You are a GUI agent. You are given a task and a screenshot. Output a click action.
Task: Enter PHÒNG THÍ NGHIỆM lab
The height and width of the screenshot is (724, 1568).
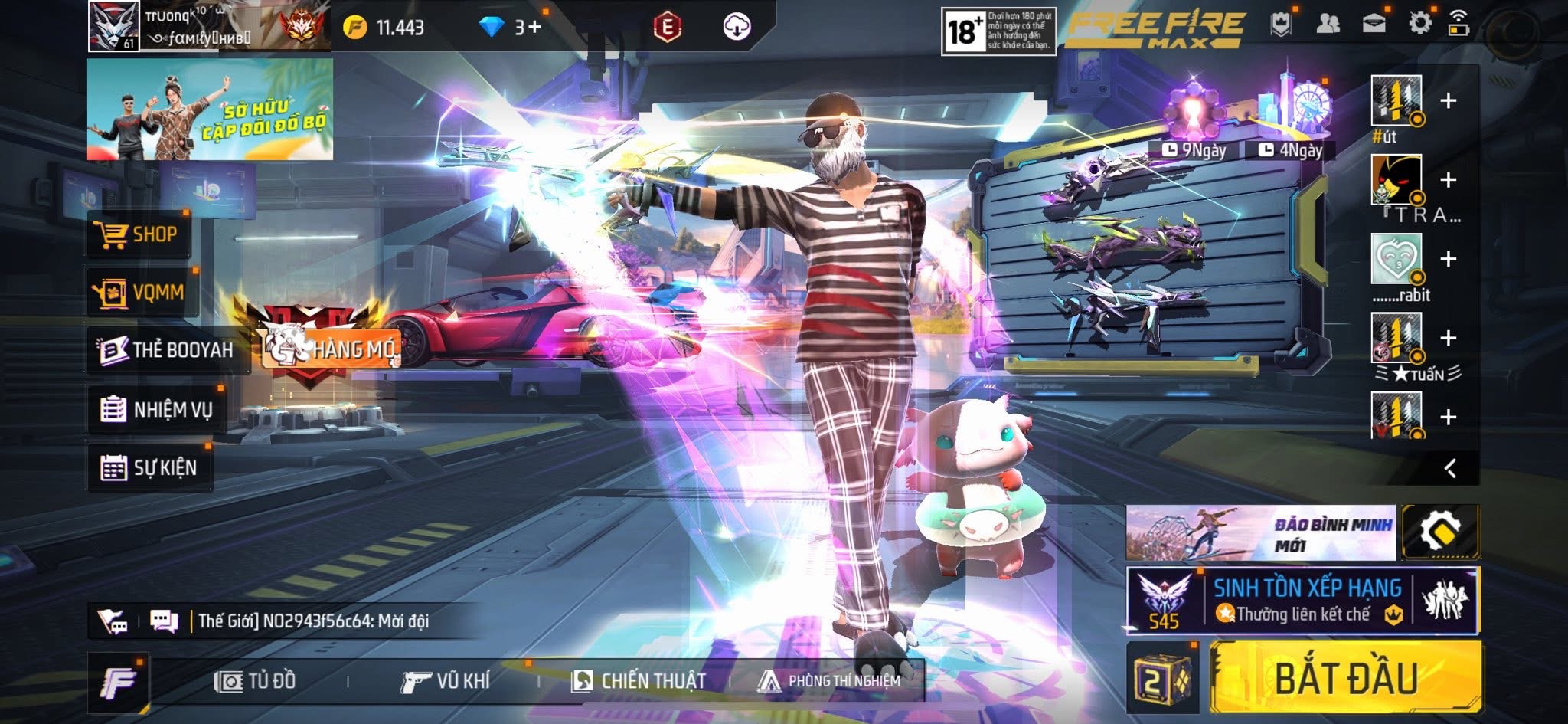pos(830,680)
